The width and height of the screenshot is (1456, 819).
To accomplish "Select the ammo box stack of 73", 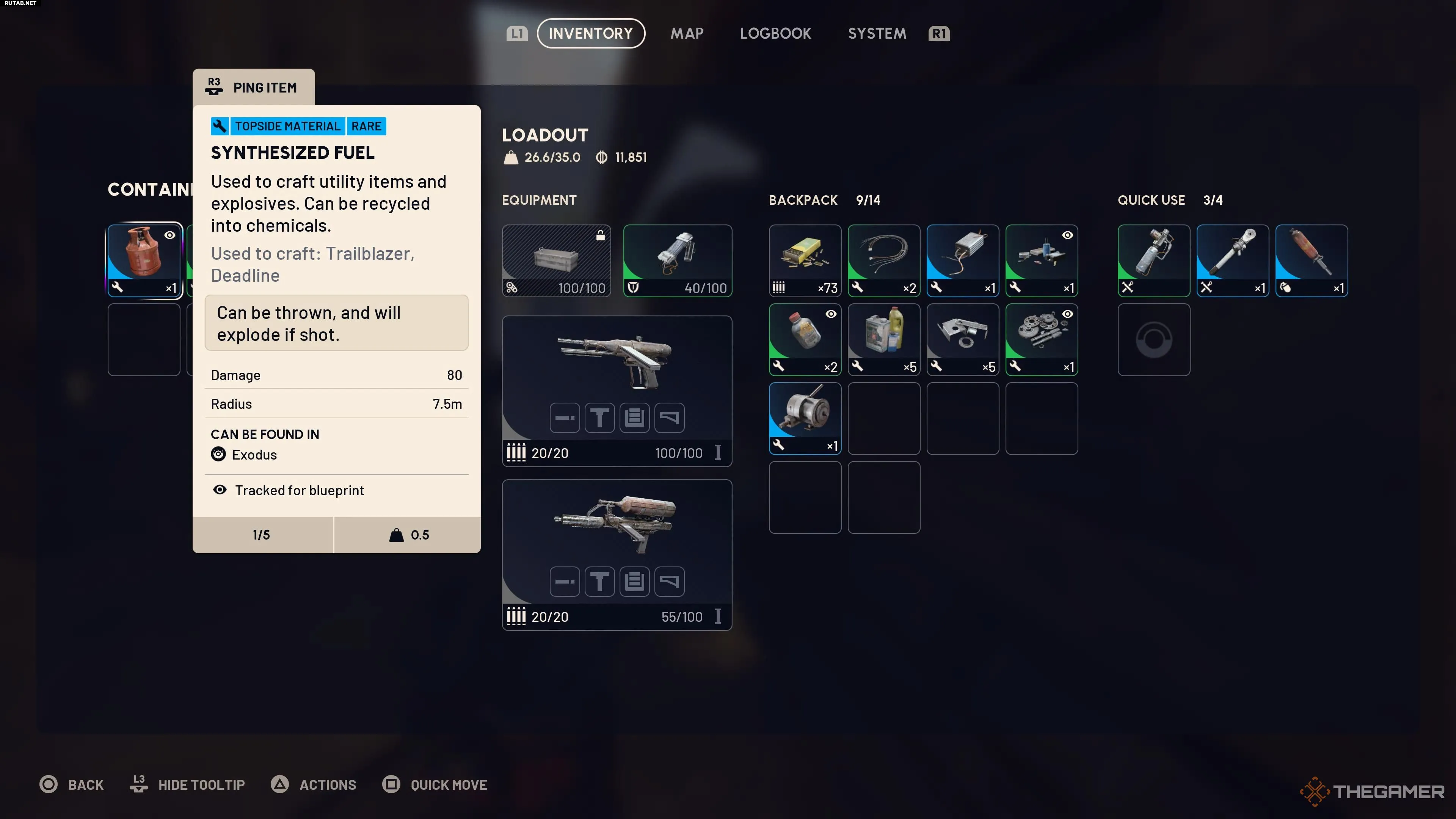I will (x=804, y=260).
